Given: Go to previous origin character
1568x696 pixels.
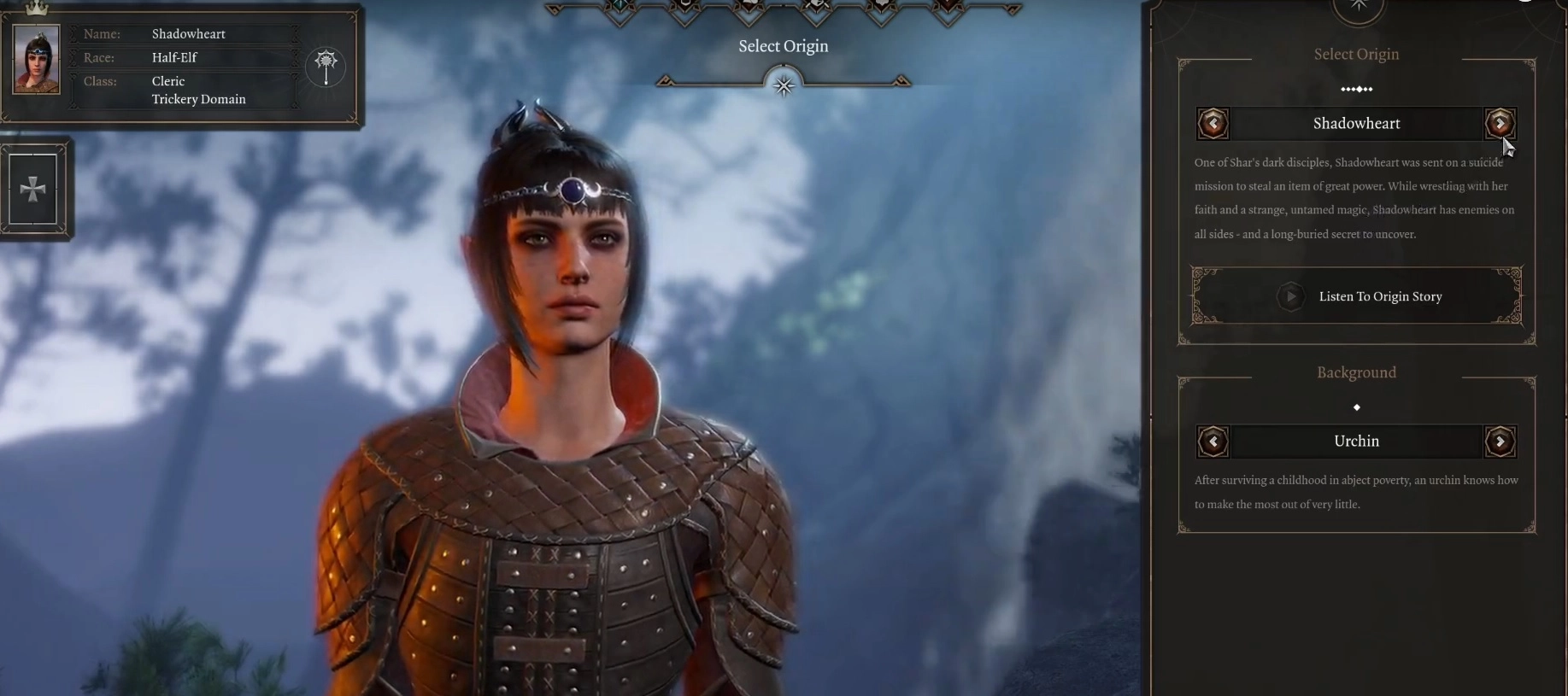Looking at the screenshot, I should (1213, 124).
